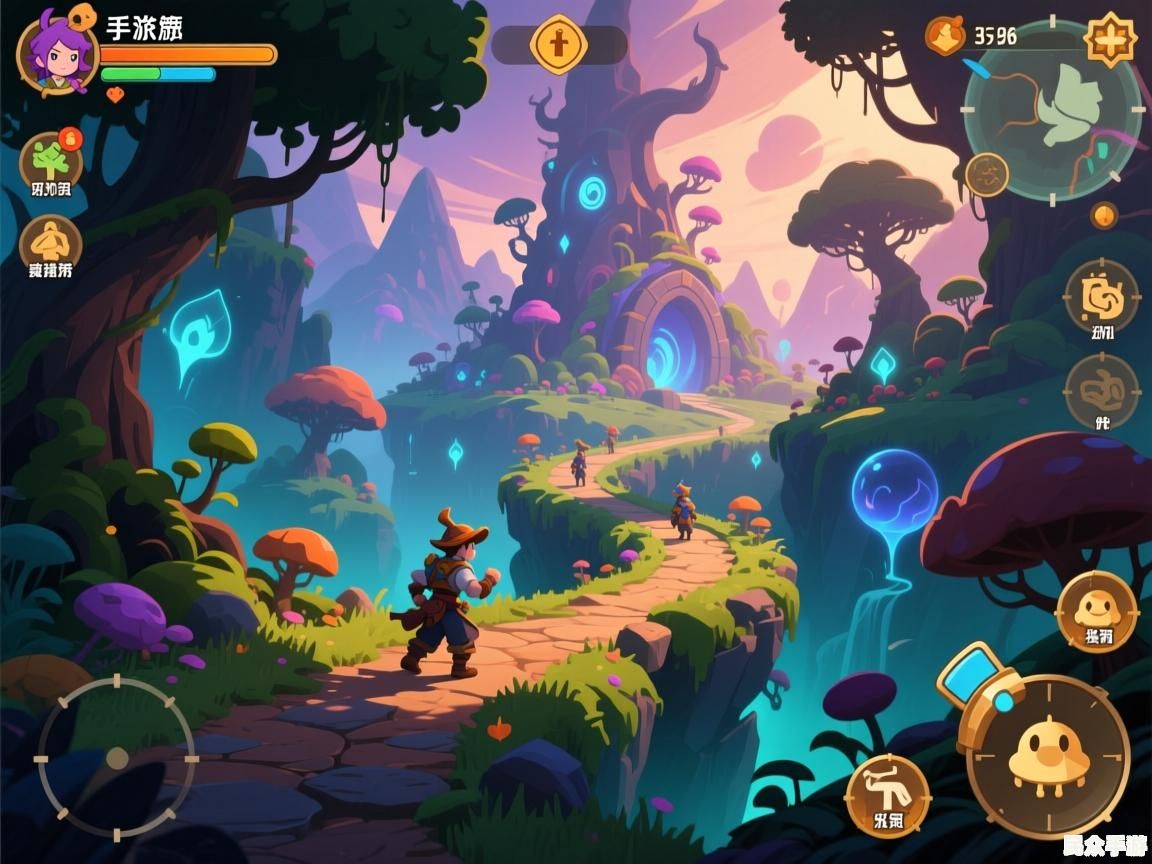Viewport: 1152px width, 864px height.
Task: Open the purple-haired character portrait
Action: (56, 52)
